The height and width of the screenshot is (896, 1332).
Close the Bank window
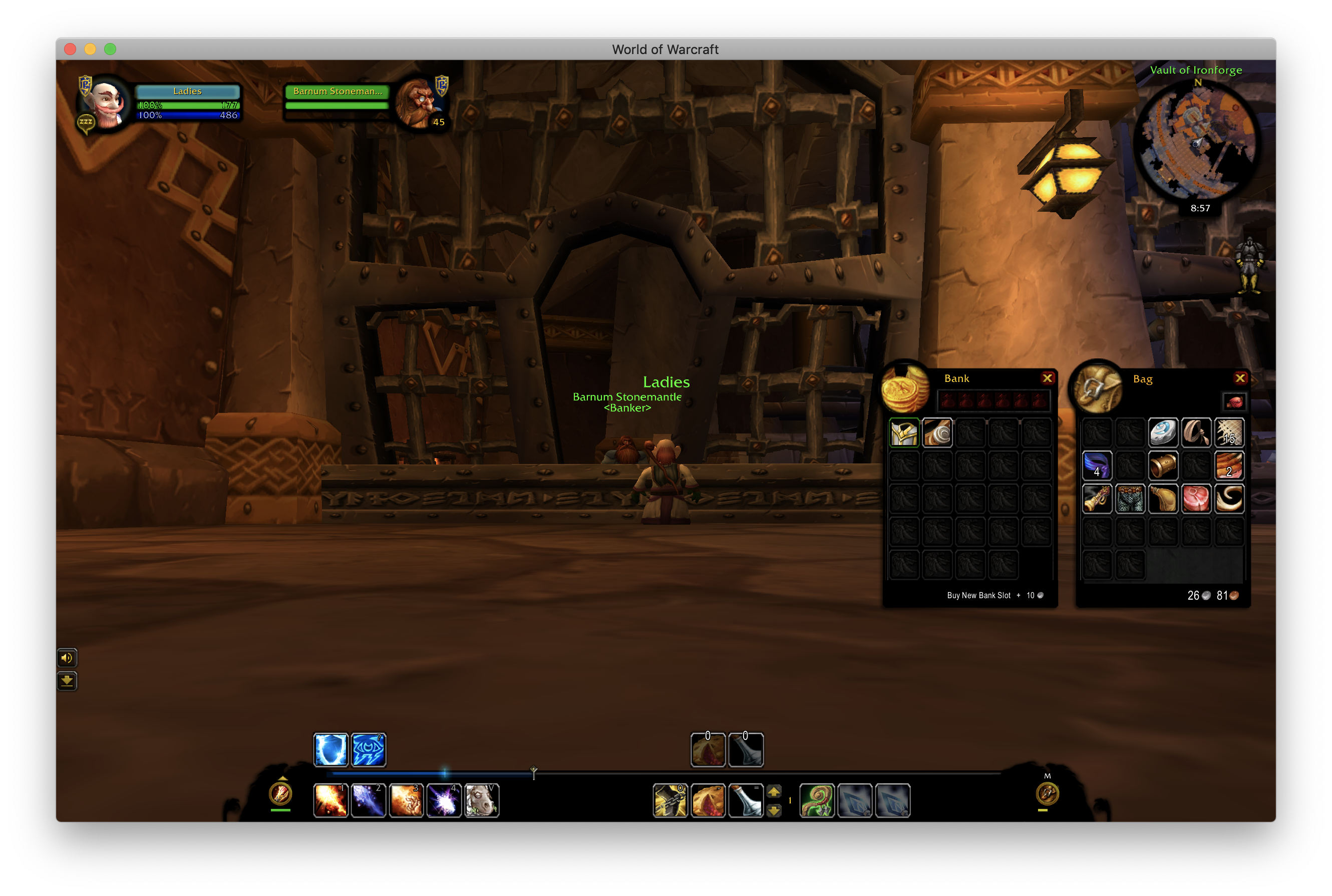coord(1047,378)
